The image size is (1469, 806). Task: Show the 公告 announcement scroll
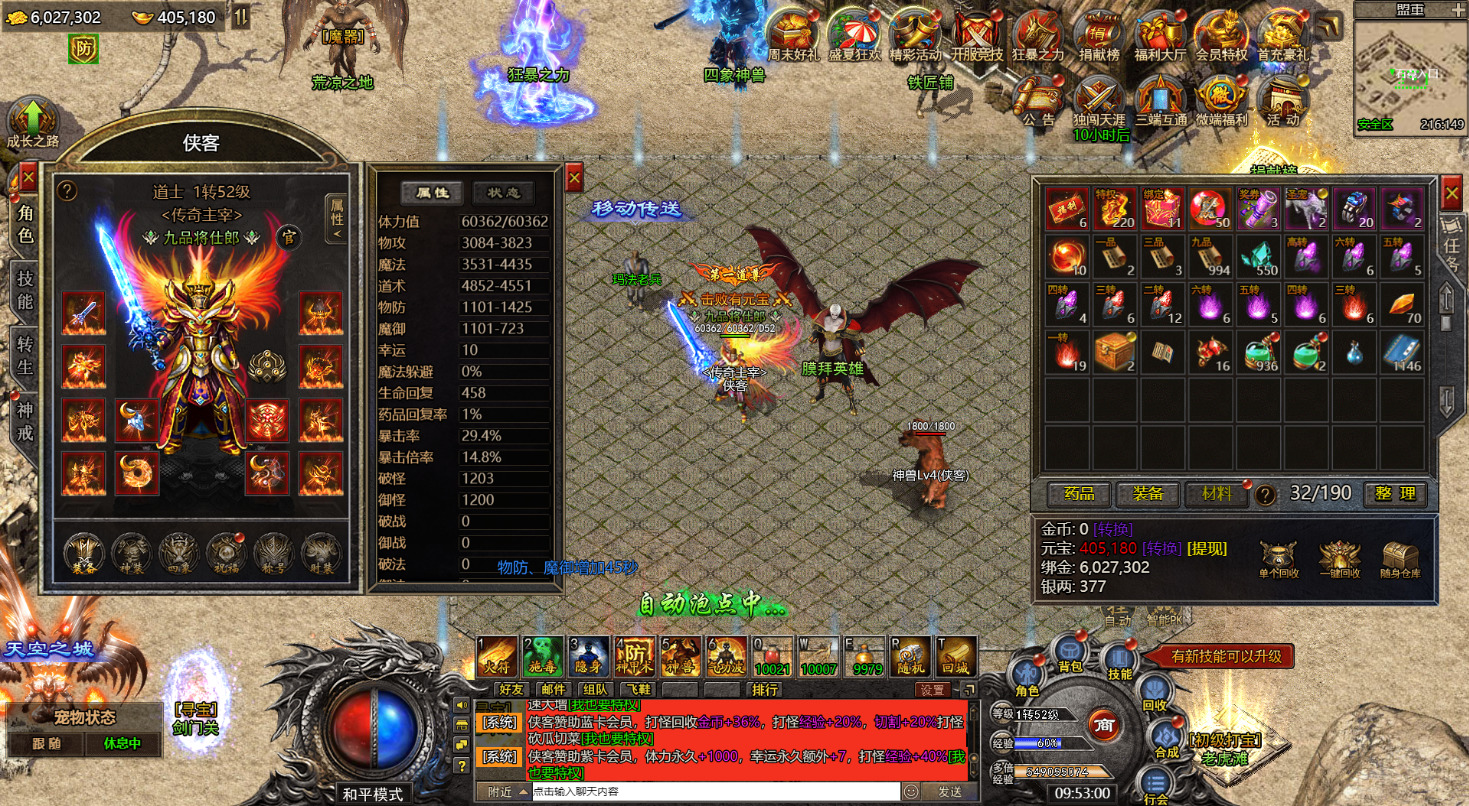pyautogui.click(x=1038, y=100)
